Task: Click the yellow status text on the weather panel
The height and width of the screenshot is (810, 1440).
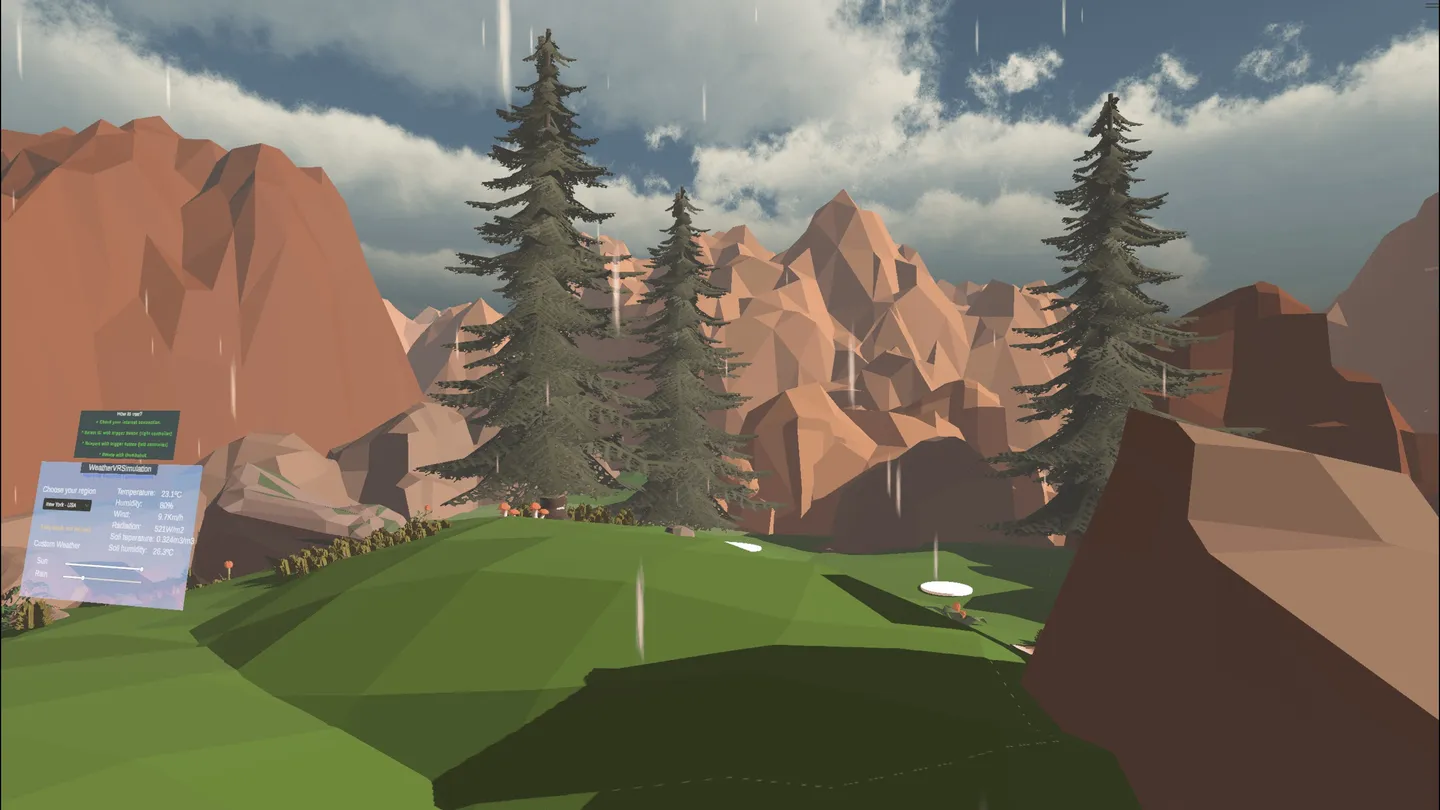Action: click(64, 529)
